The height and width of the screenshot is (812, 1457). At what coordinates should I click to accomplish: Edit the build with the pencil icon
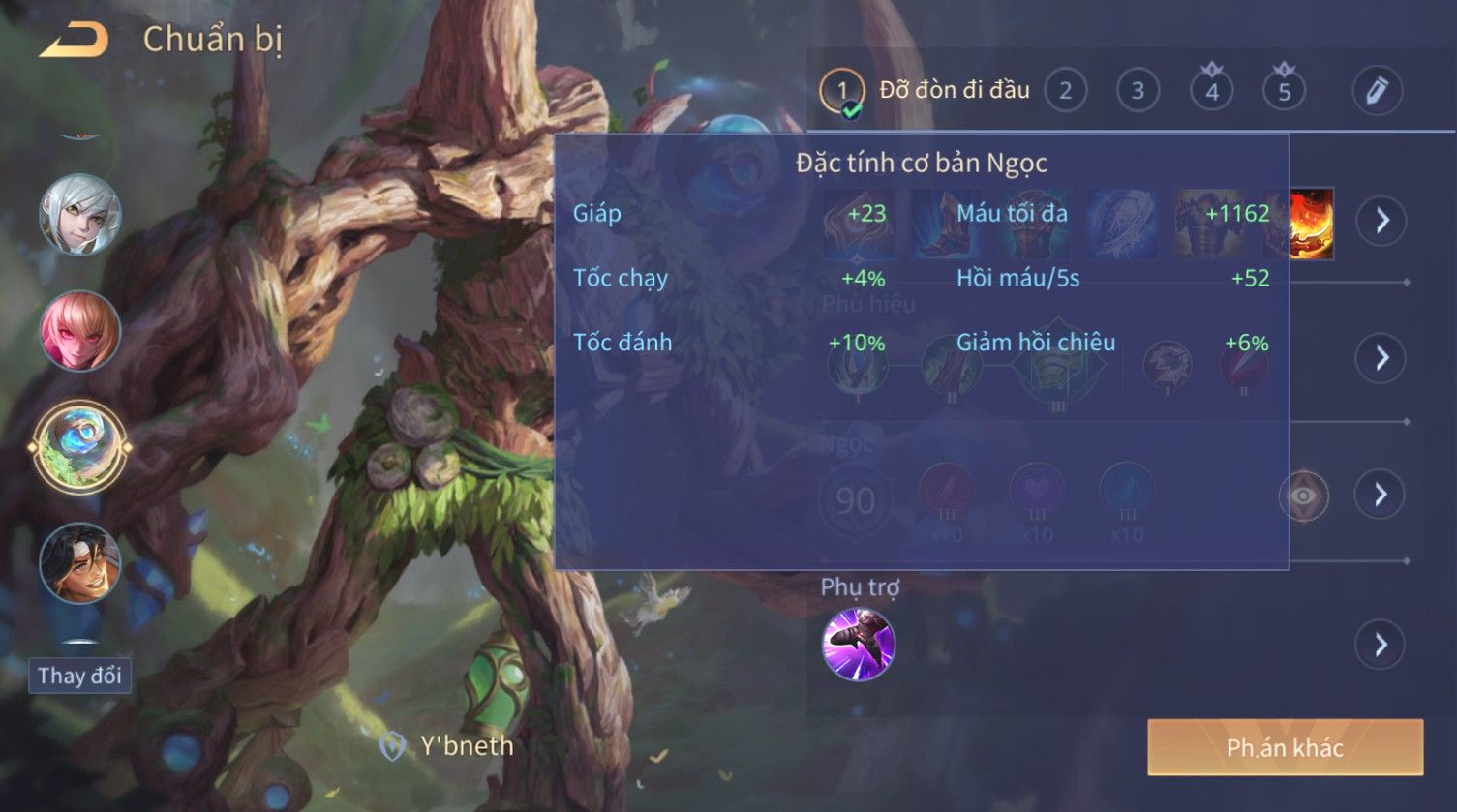point(1377,91)
